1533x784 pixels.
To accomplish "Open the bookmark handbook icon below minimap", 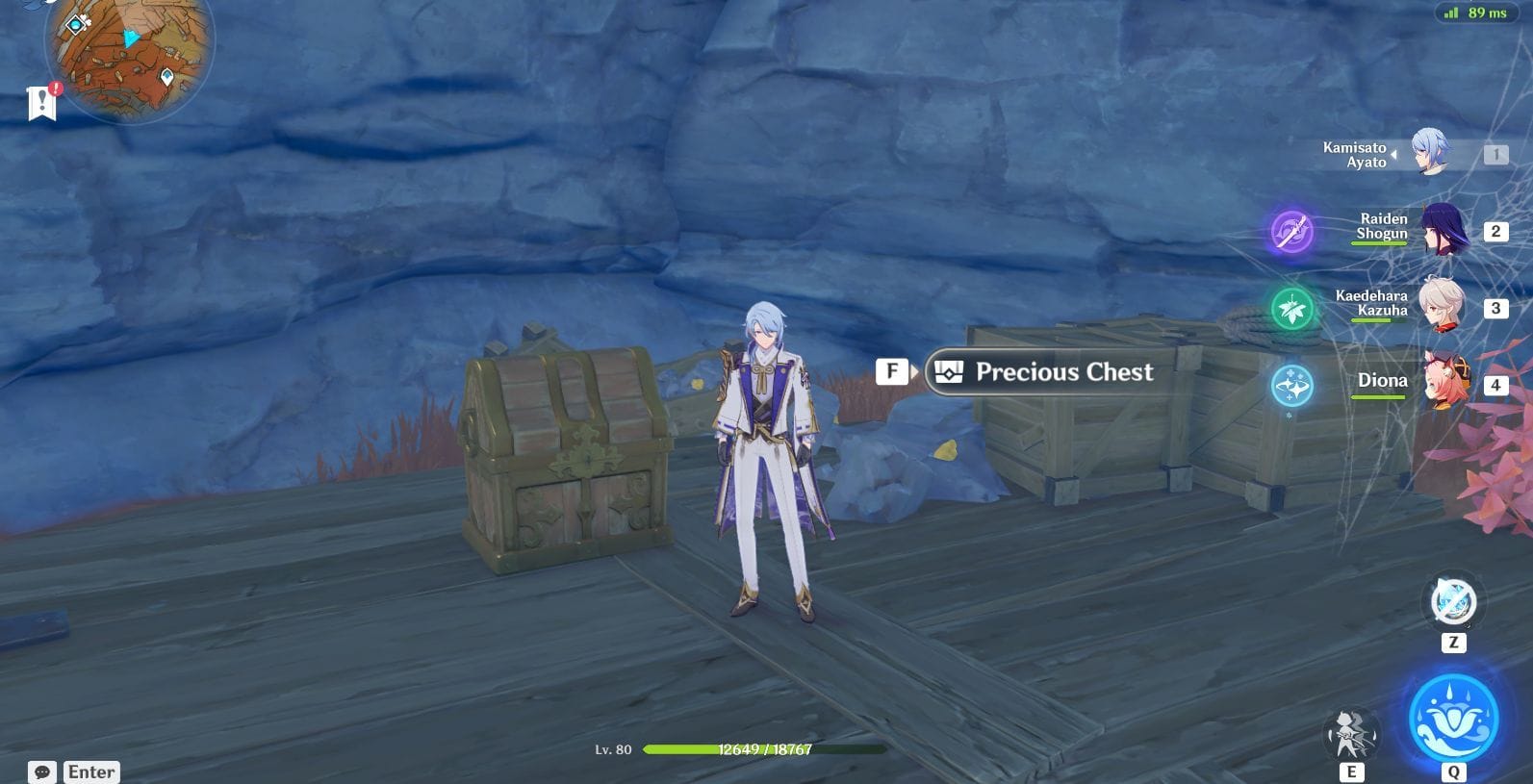I will coord(44,101).
